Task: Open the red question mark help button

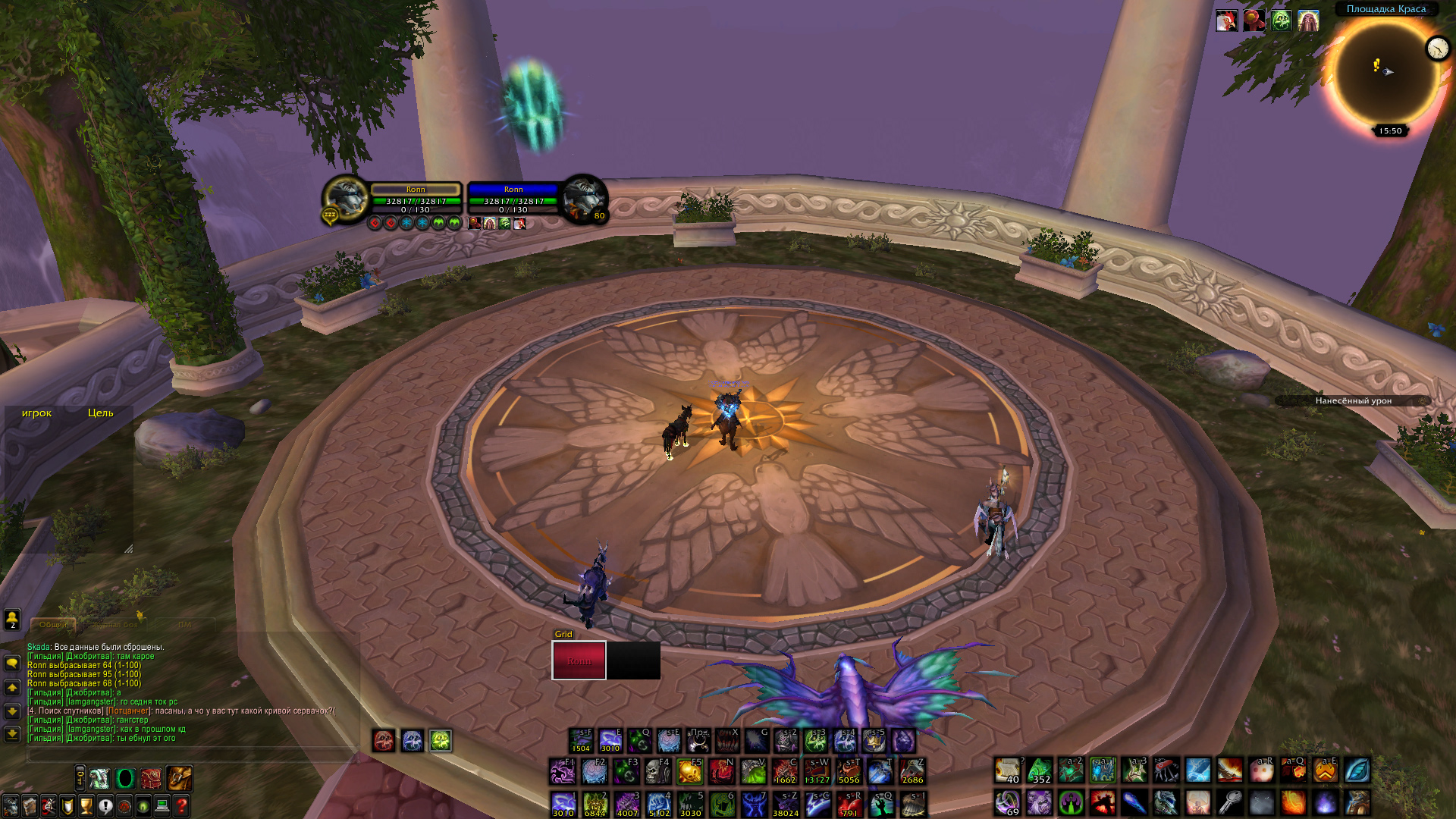Action: (181, 805)
